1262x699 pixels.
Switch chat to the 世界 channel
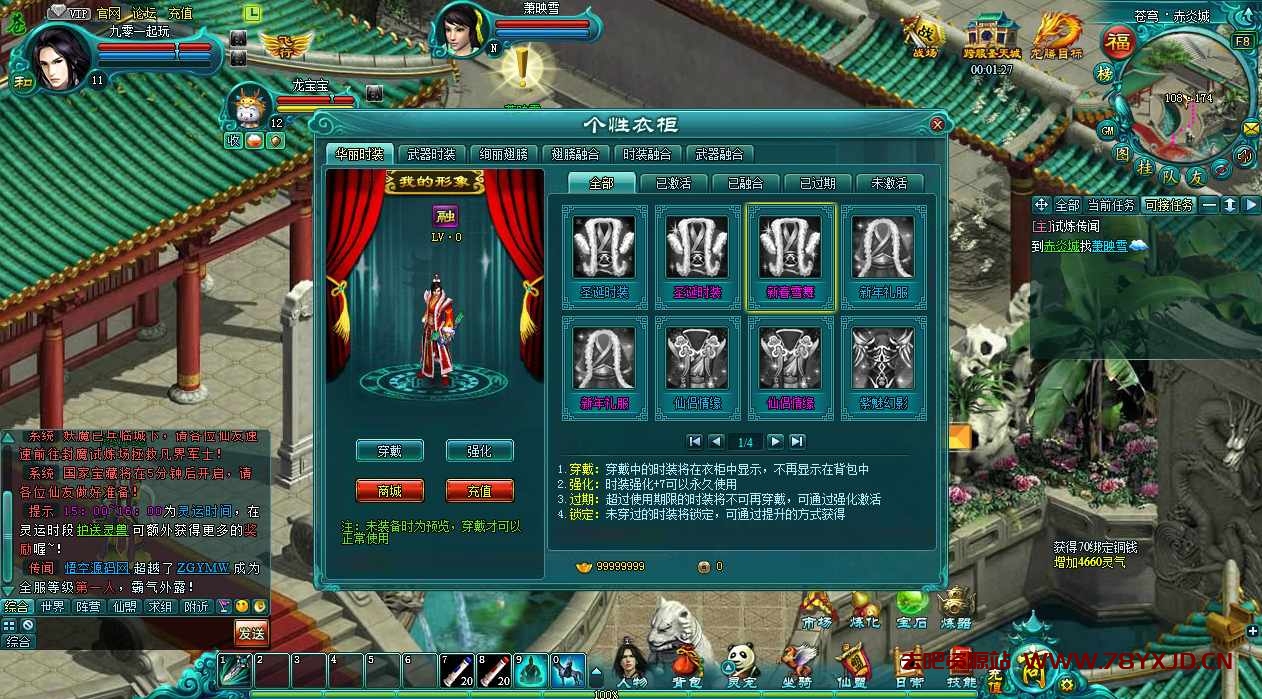click(52, 607)
